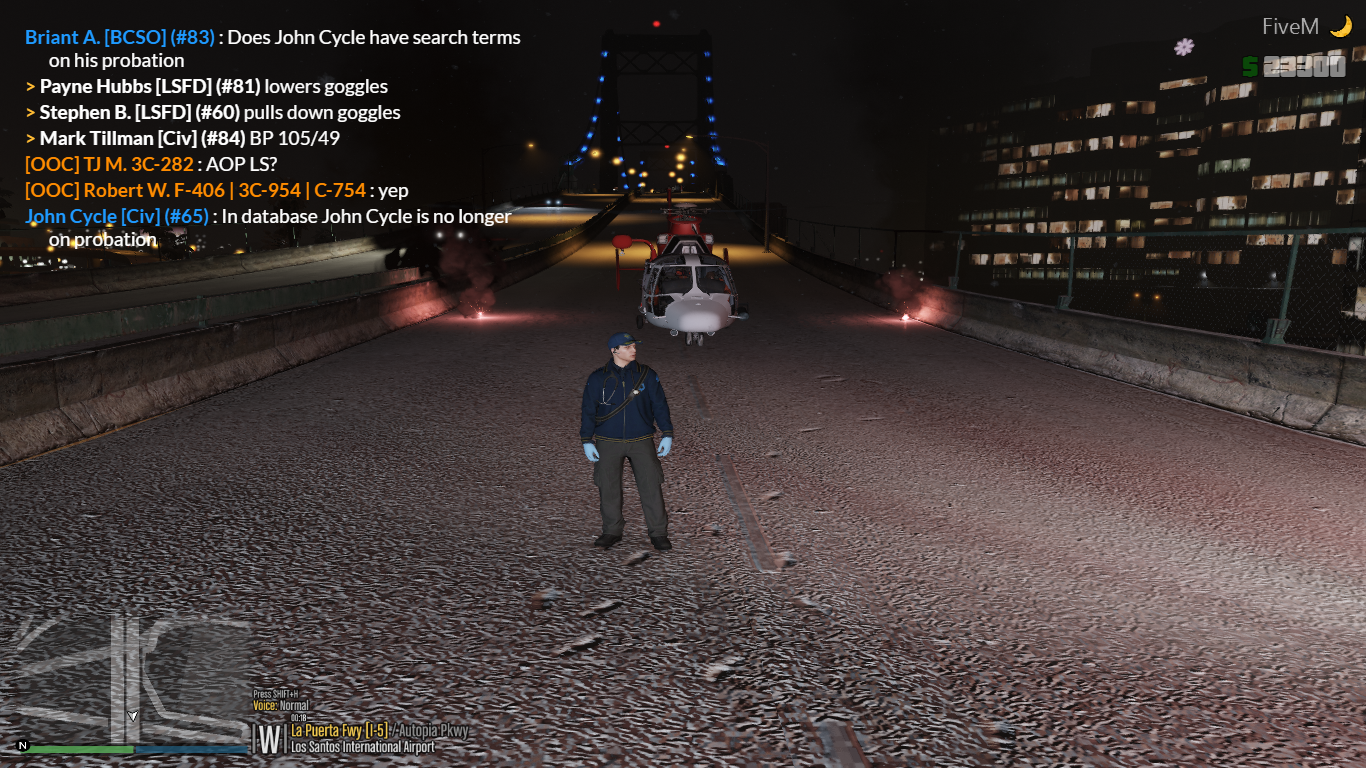Click the snowflake icon beside the cash display

[x=1184, y=47]
